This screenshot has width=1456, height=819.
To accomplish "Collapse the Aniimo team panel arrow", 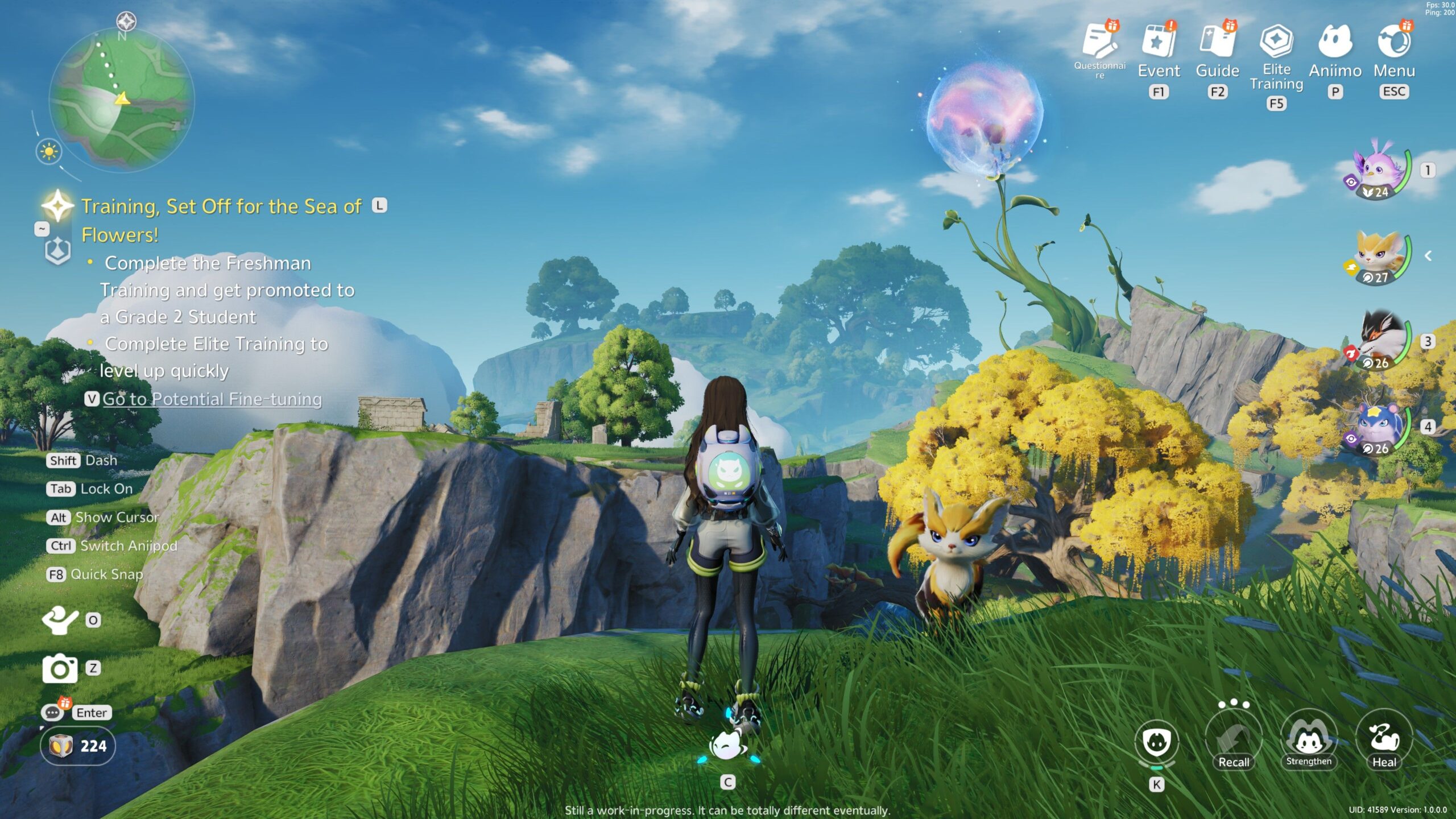I will (1428, 256).
